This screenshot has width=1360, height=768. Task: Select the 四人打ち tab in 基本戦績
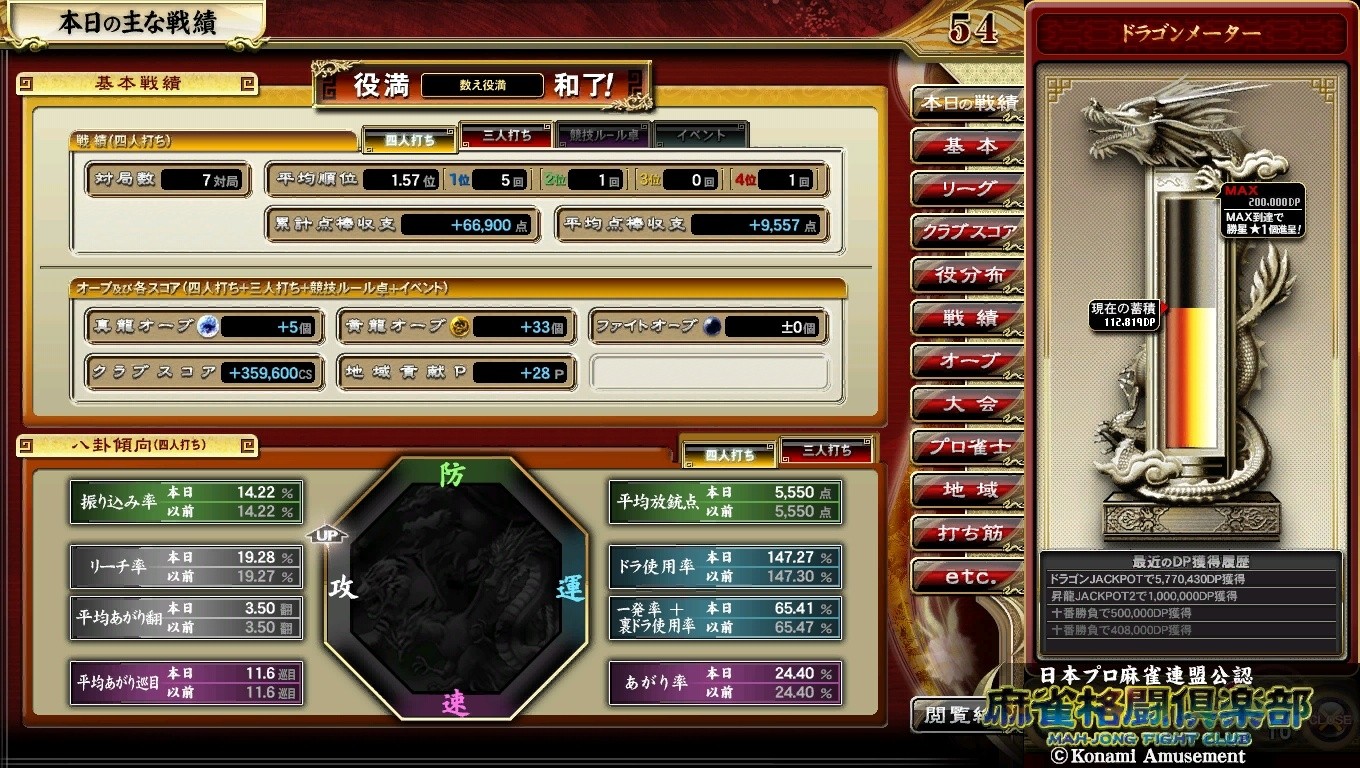410,140
